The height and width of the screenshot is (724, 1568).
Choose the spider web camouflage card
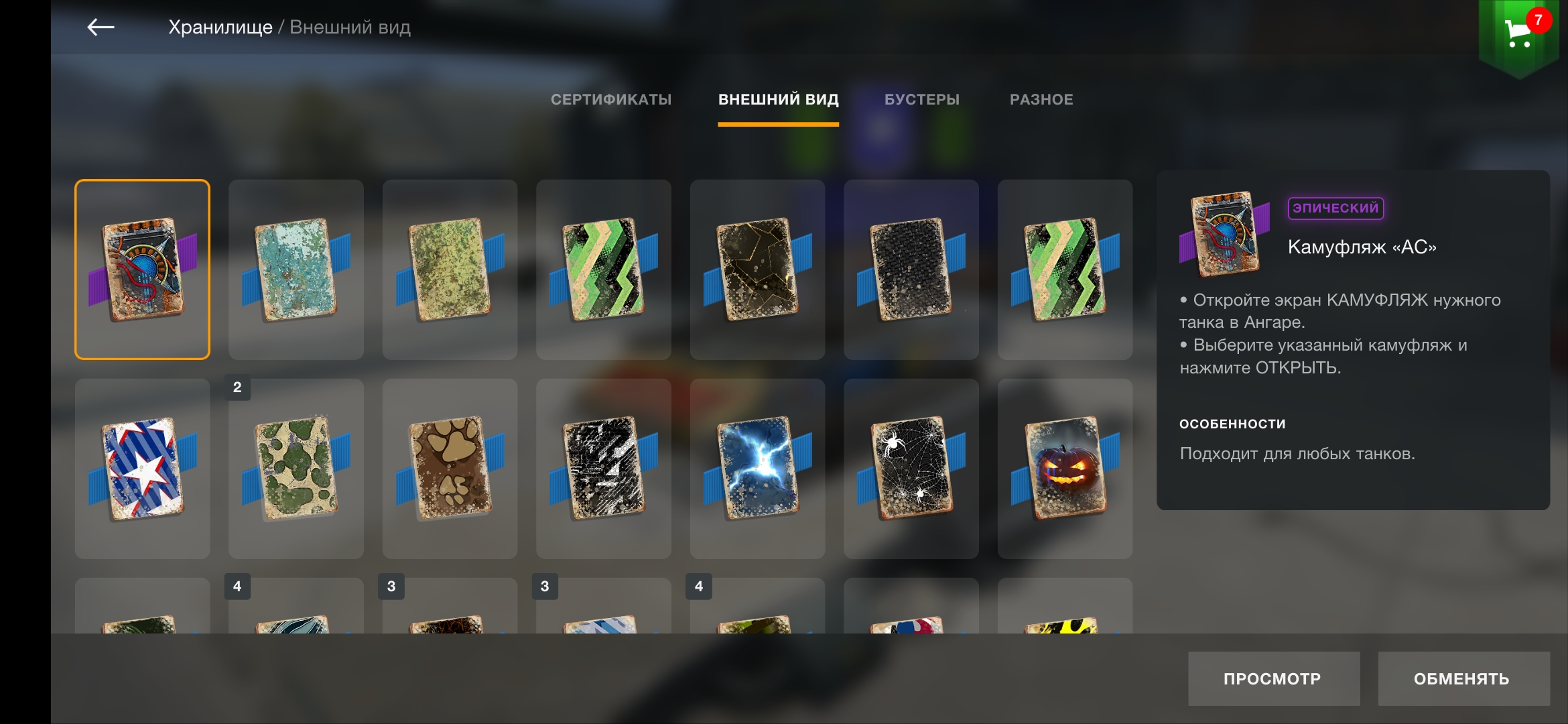coord(911,469)
